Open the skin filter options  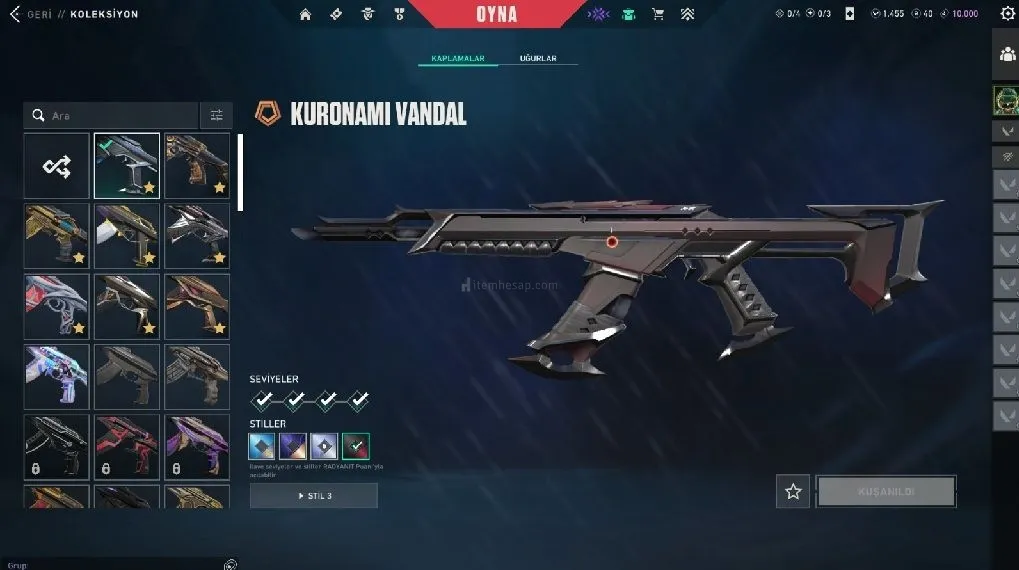click(x=216, y=116)
